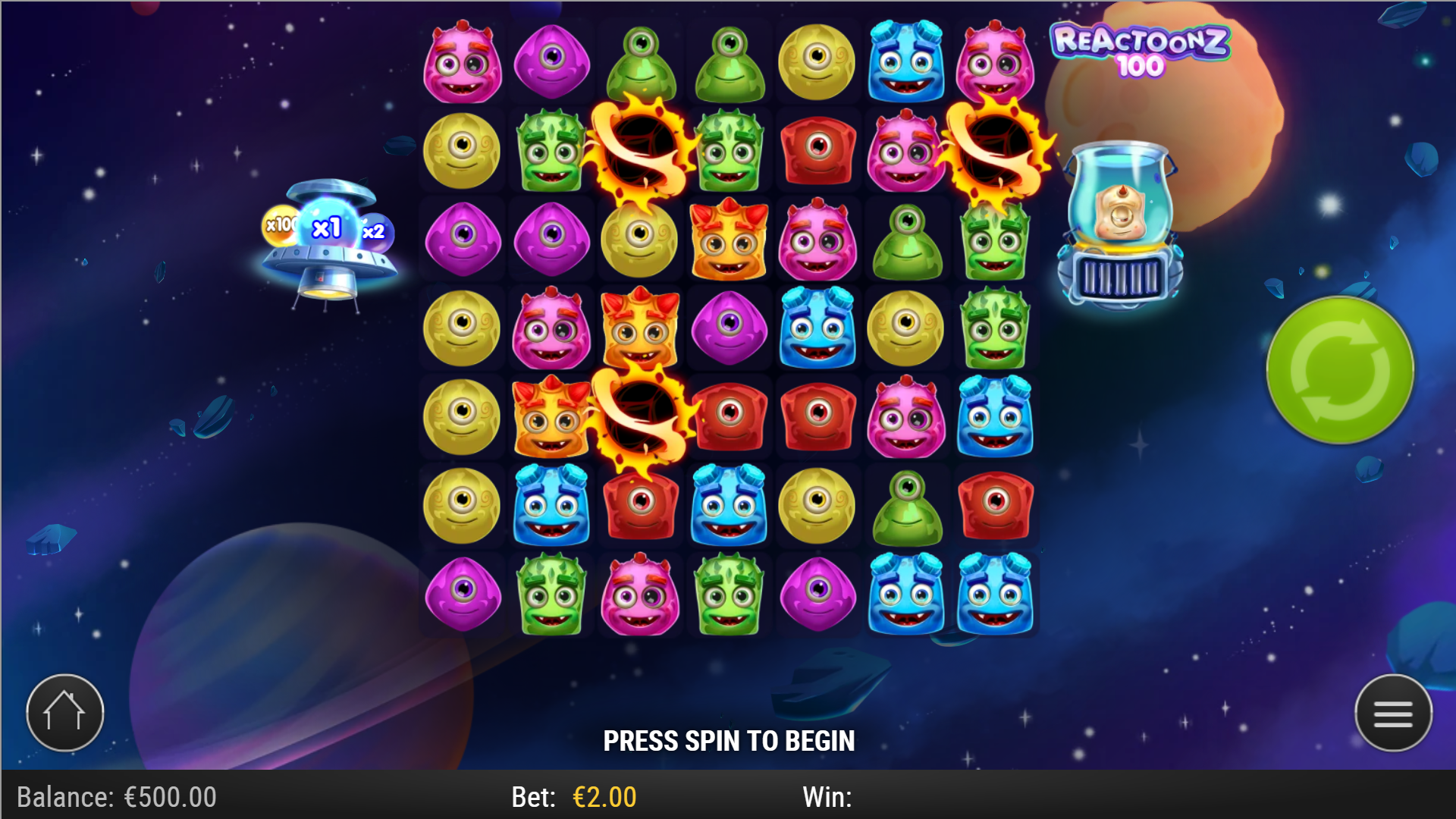The width and height of the screenshot is (1456, 819).
Task: Click the flaming vortex wild symbol
Action: 641,152
